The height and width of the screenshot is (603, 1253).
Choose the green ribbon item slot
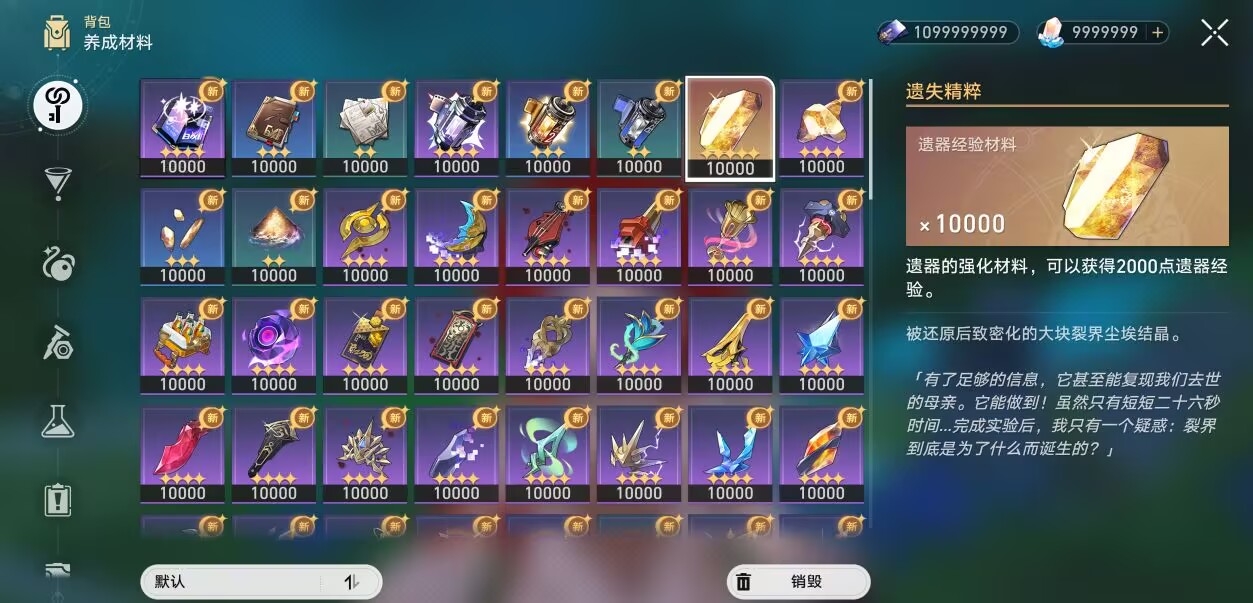click(x=548, y=455)
